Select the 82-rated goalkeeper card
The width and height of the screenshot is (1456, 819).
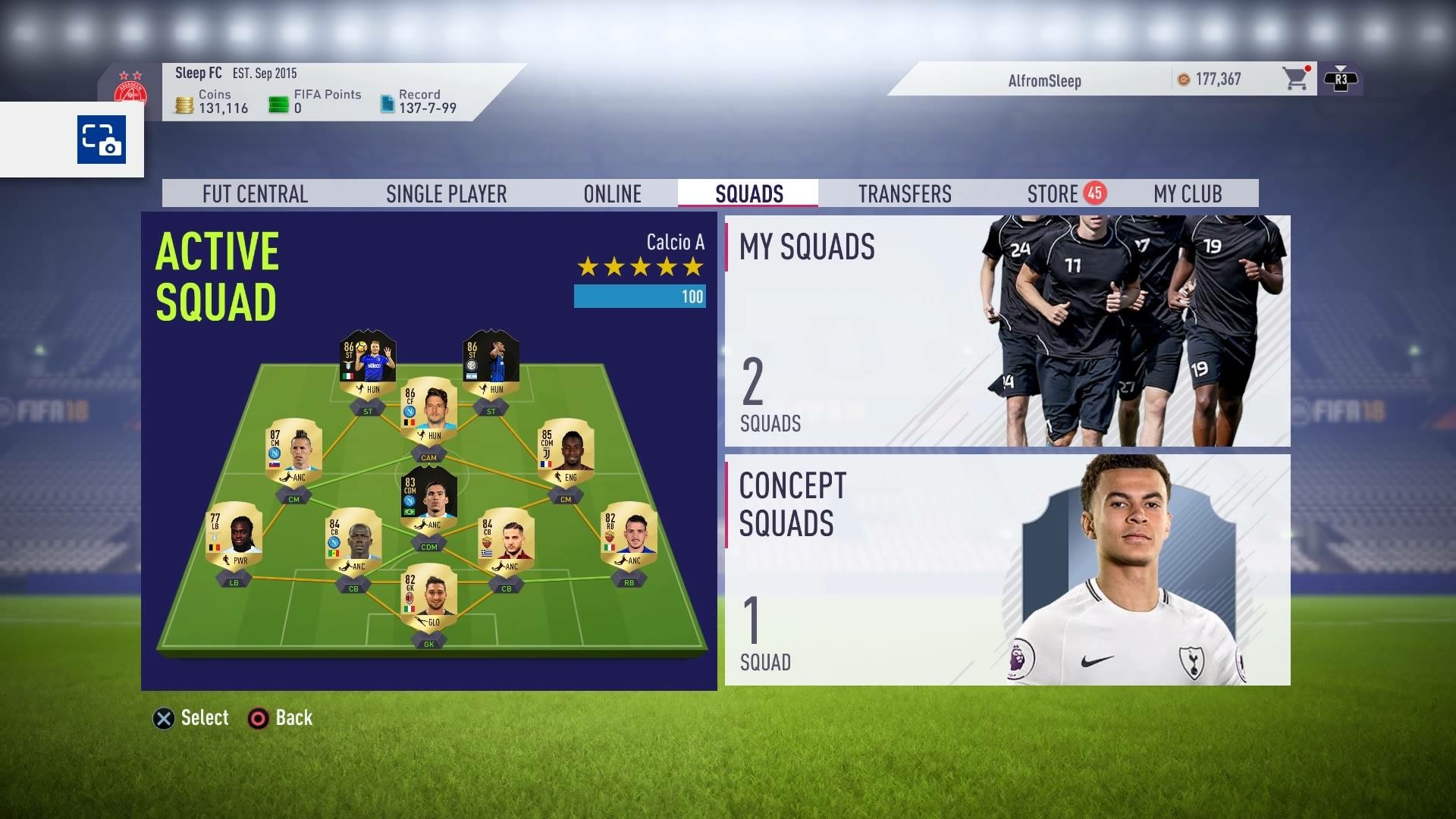tap(428, 597)
